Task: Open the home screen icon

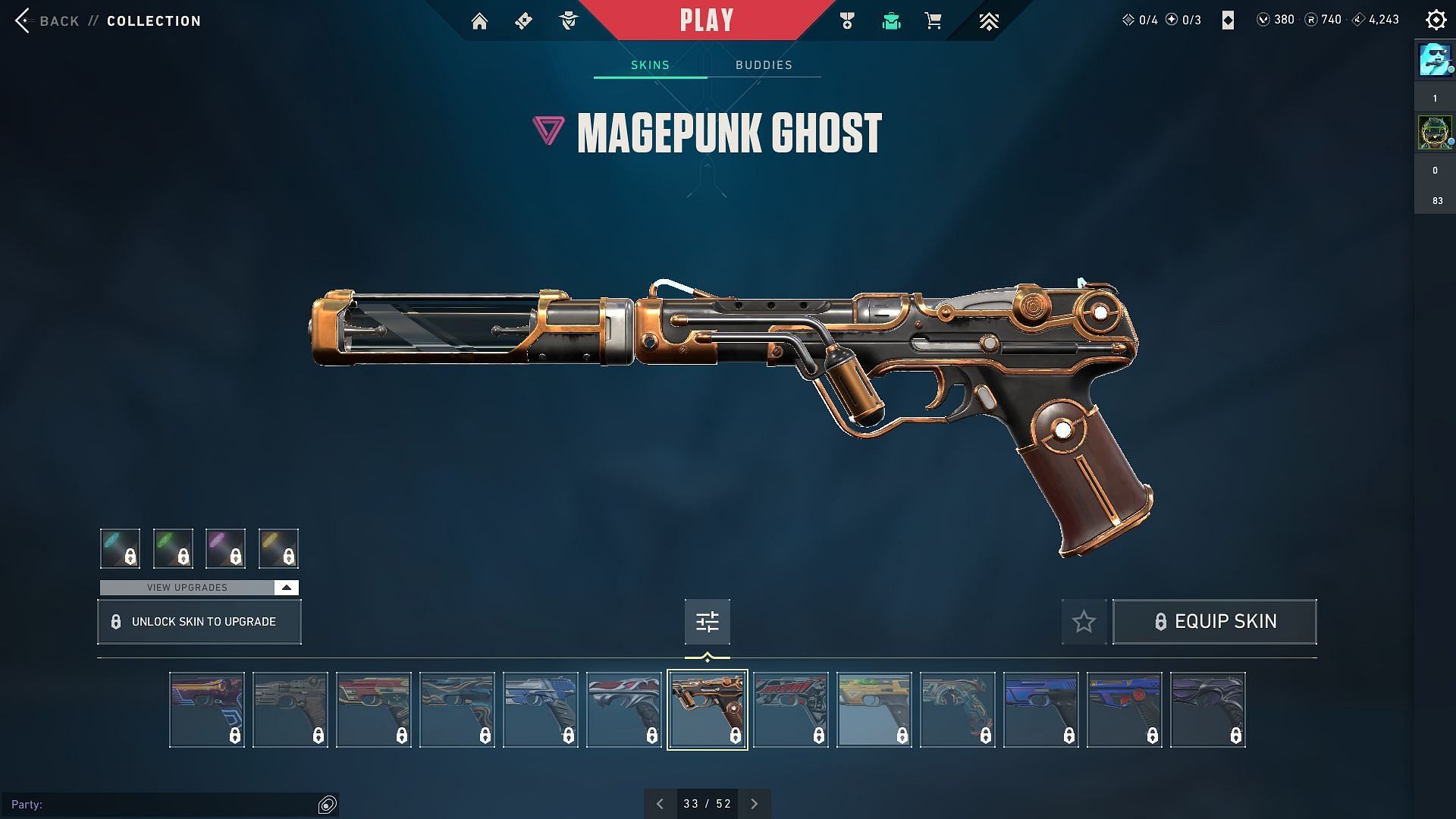Action: click(479, 21)
